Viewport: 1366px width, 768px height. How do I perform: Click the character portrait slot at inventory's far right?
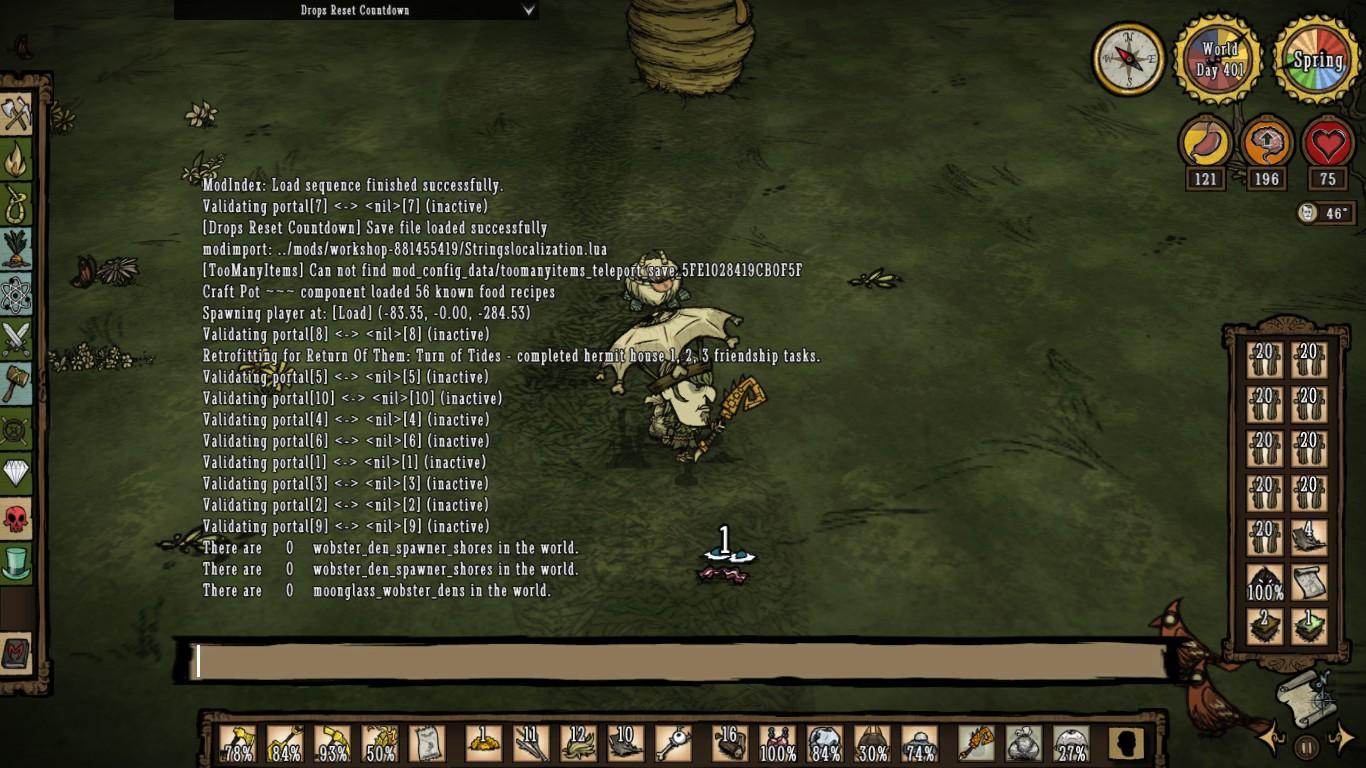pos(1126,745)
